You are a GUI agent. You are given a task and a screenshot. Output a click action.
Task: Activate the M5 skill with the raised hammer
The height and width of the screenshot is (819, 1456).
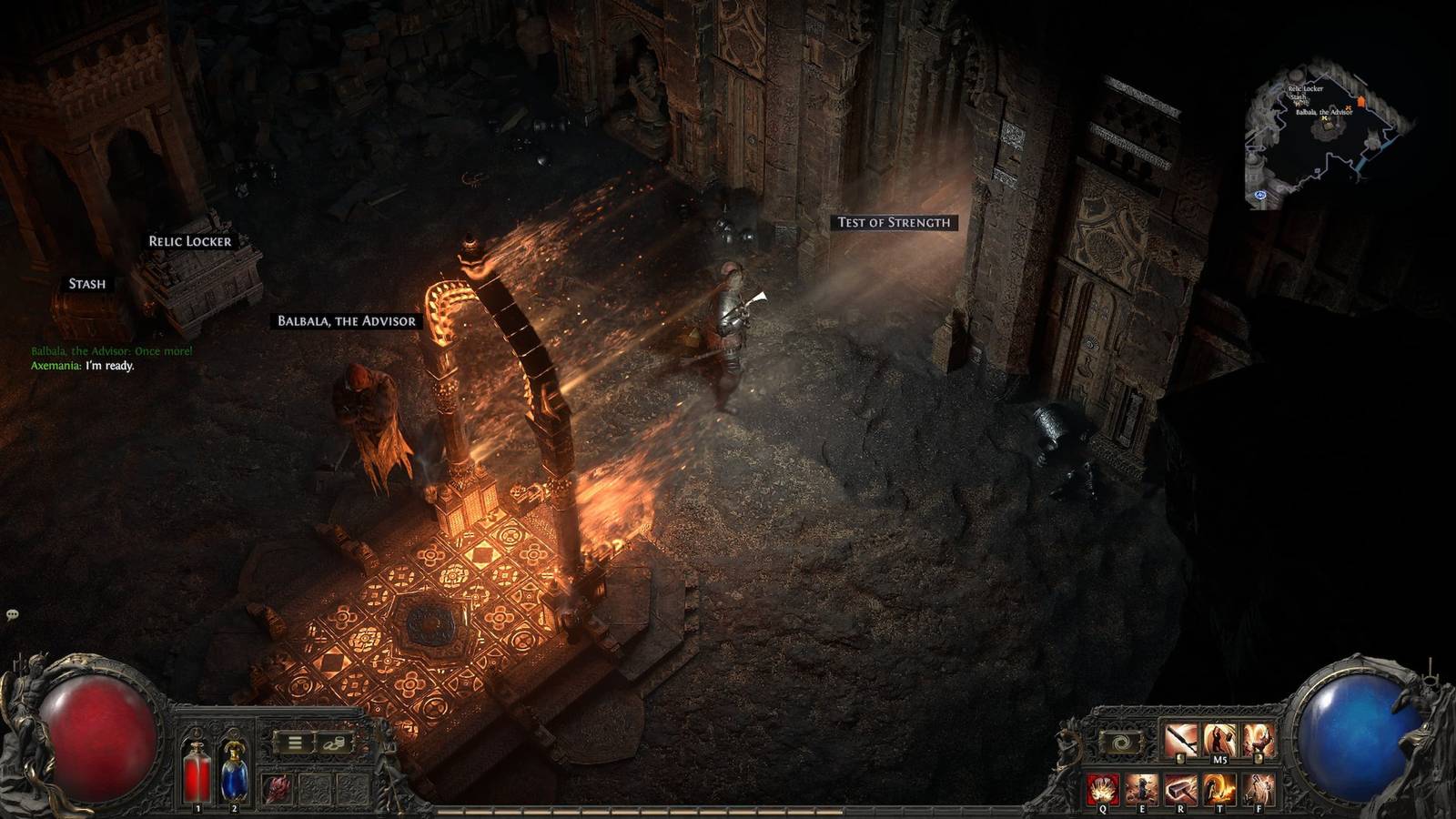[x=1218, y=737]
